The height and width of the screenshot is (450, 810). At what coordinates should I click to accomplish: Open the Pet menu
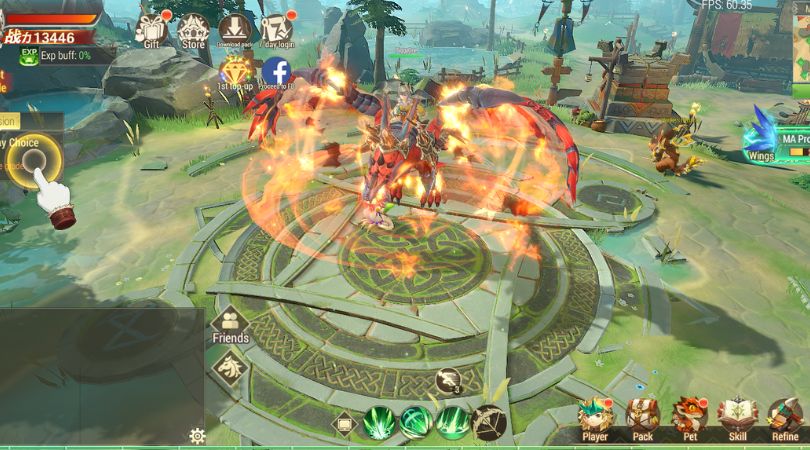[691, 417]
